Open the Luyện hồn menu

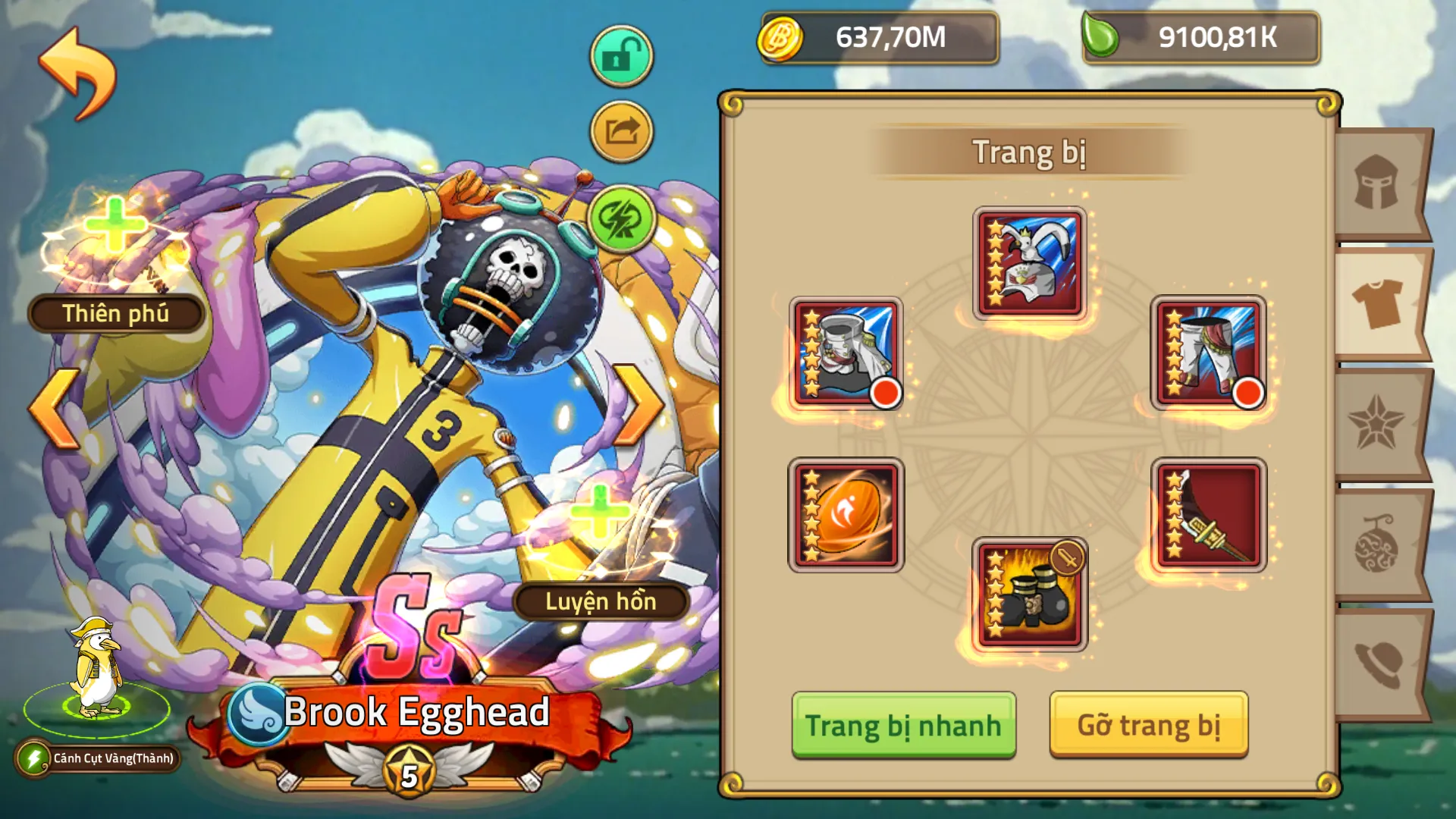tap(601, 603)
